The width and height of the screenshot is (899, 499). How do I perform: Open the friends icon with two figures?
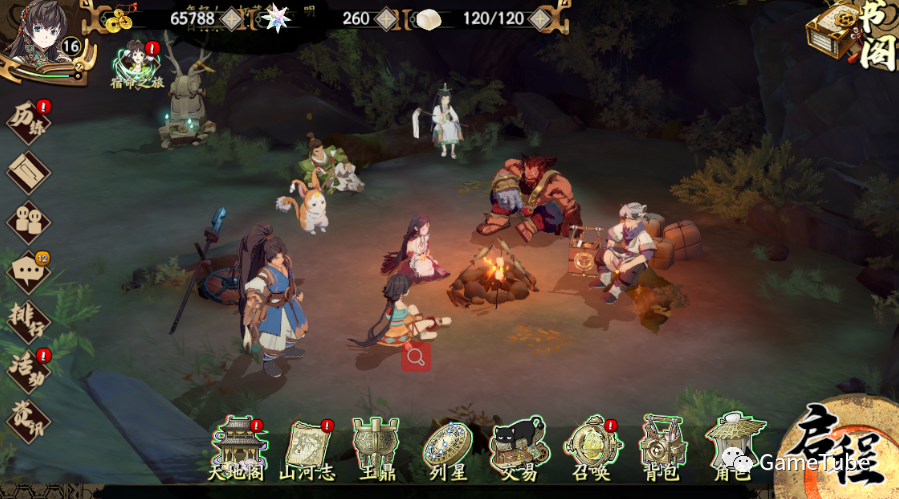coord(28,221)
